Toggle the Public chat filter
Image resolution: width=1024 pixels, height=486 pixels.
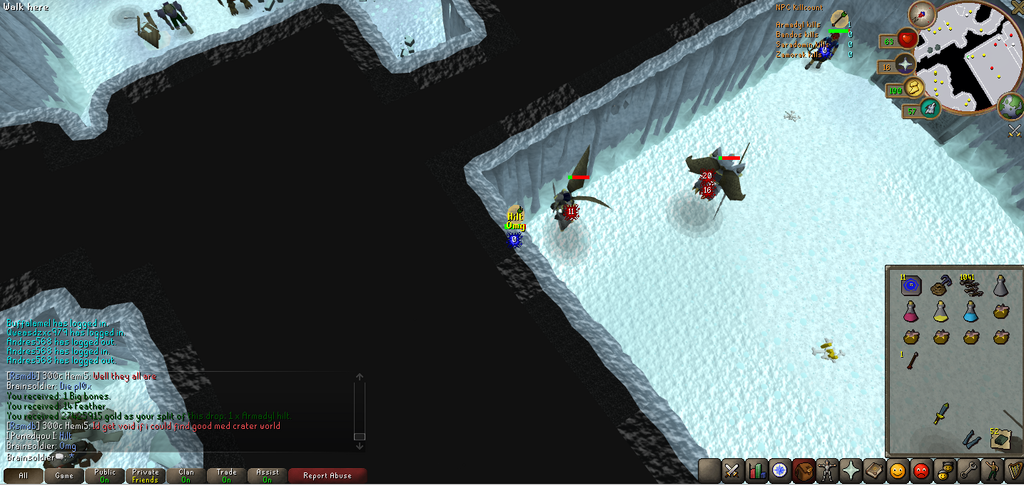point(104,476)
